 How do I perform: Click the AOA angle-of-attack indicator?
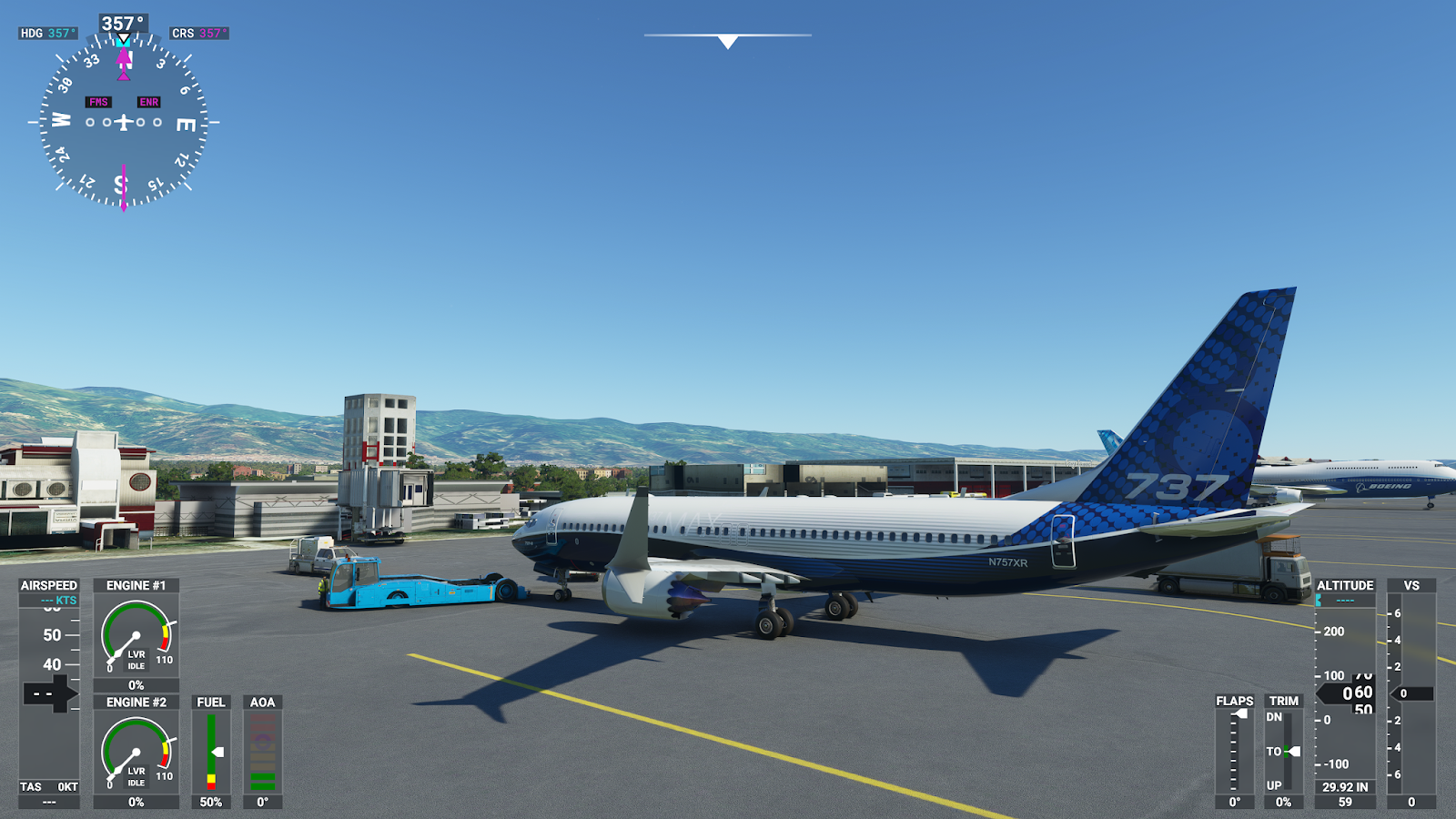(262, 746)
